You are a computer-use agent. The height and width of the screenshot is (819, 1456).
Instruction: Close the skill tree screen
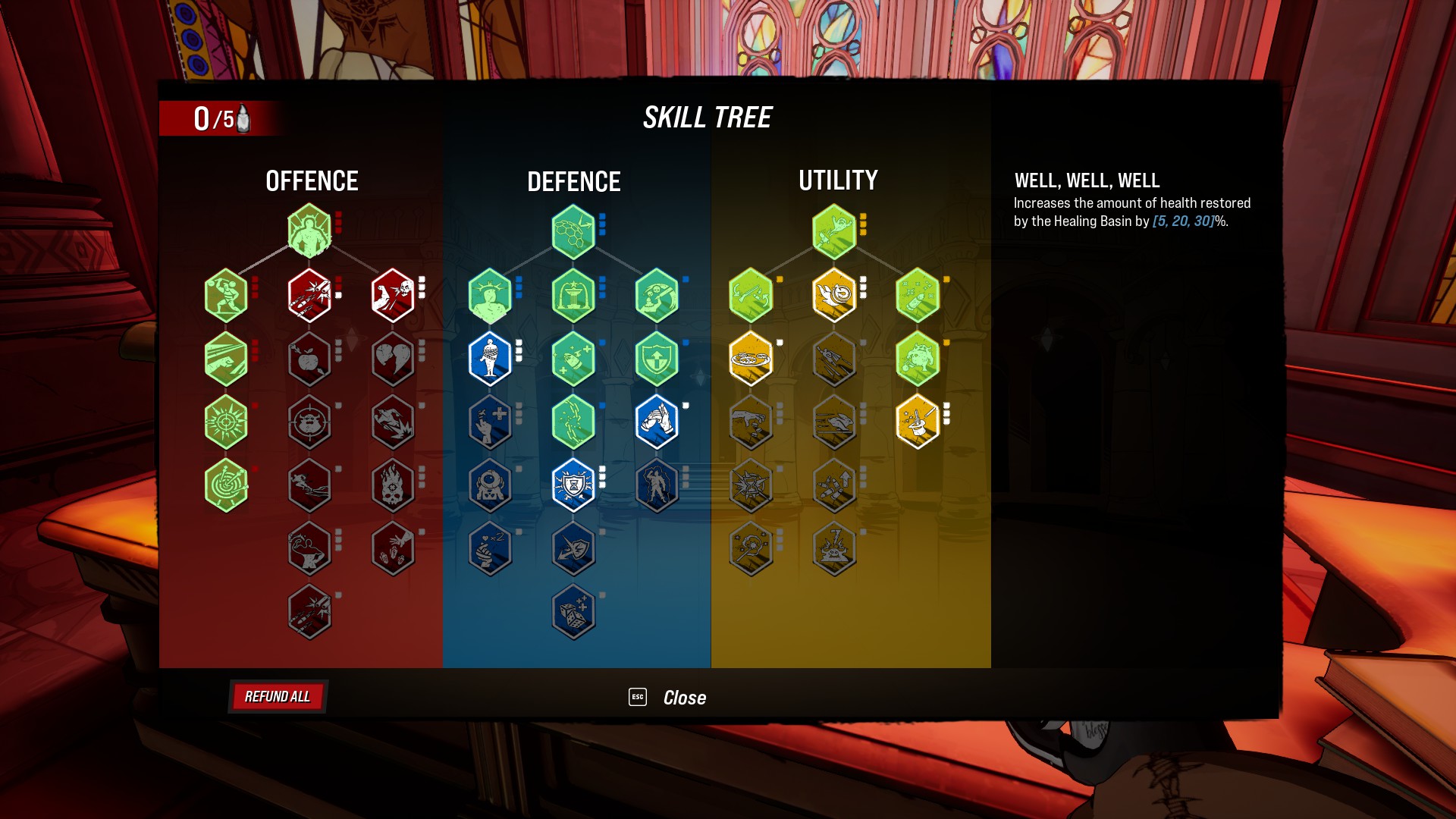coord(683,698)
